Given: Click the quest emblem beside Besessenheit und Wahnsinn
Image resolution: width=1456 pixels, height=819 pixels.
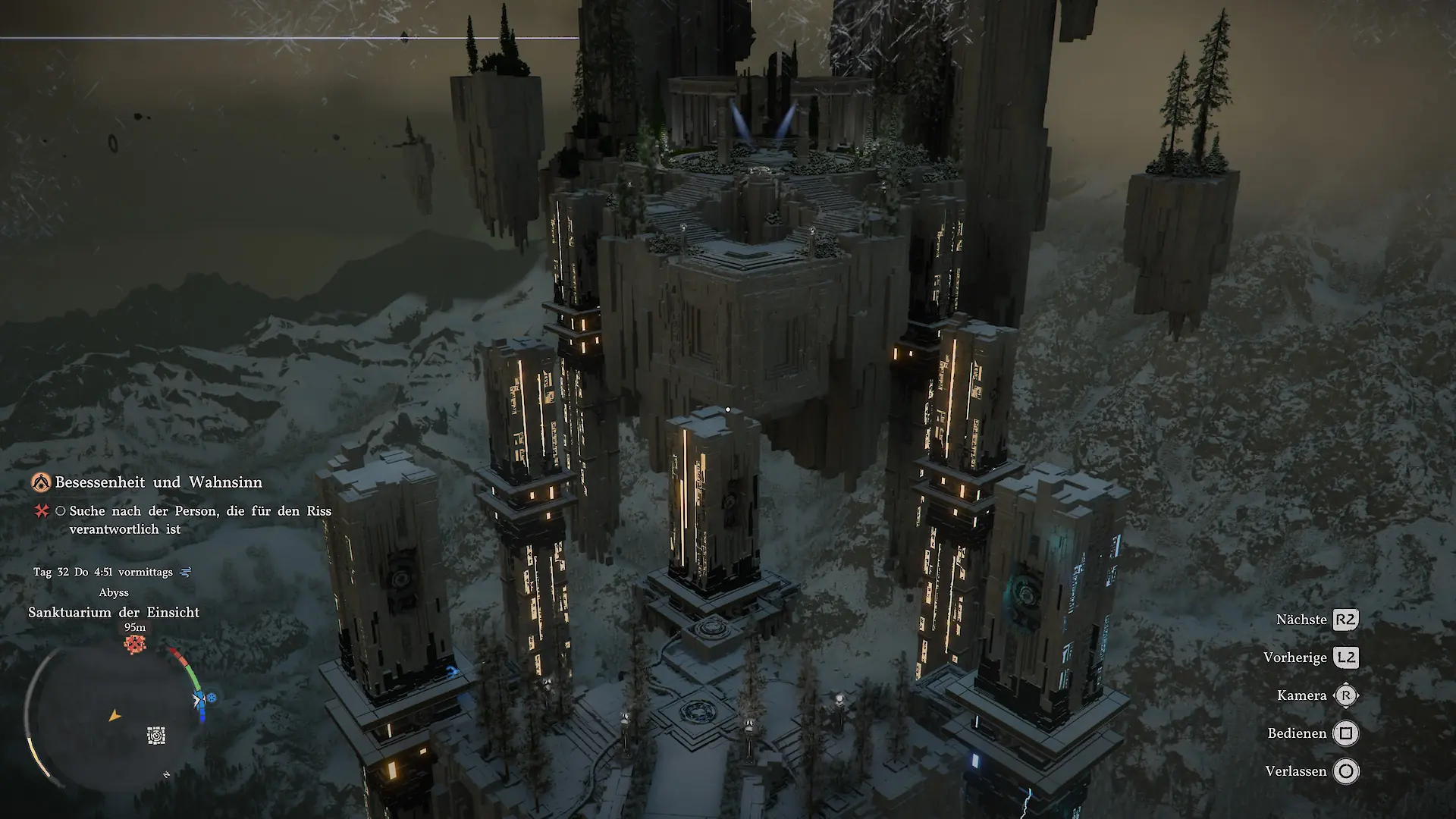Looking at the screenshot, I should coord(41,482).
